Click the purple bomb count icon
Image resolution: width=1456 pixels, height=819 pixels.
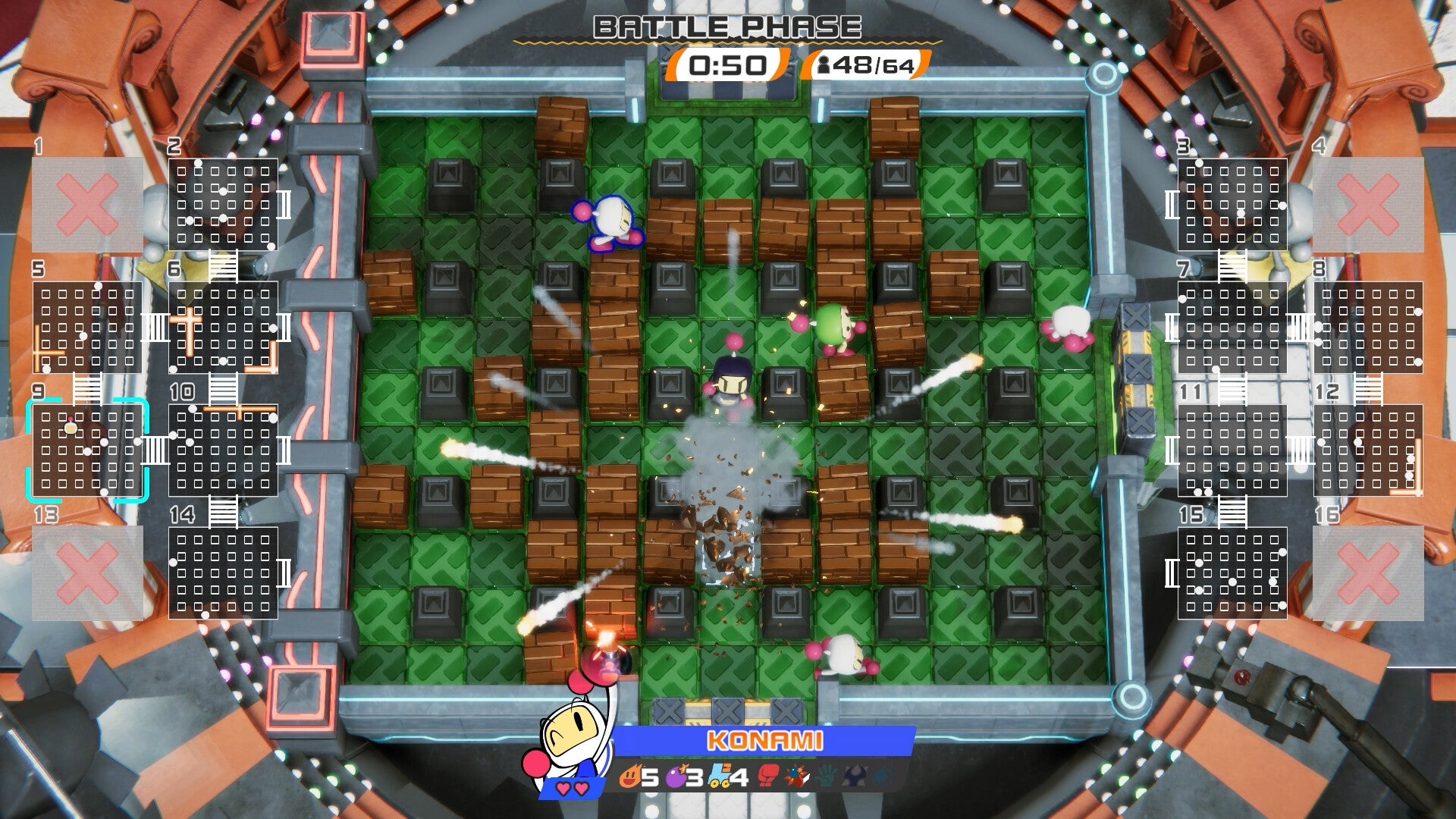675,776
